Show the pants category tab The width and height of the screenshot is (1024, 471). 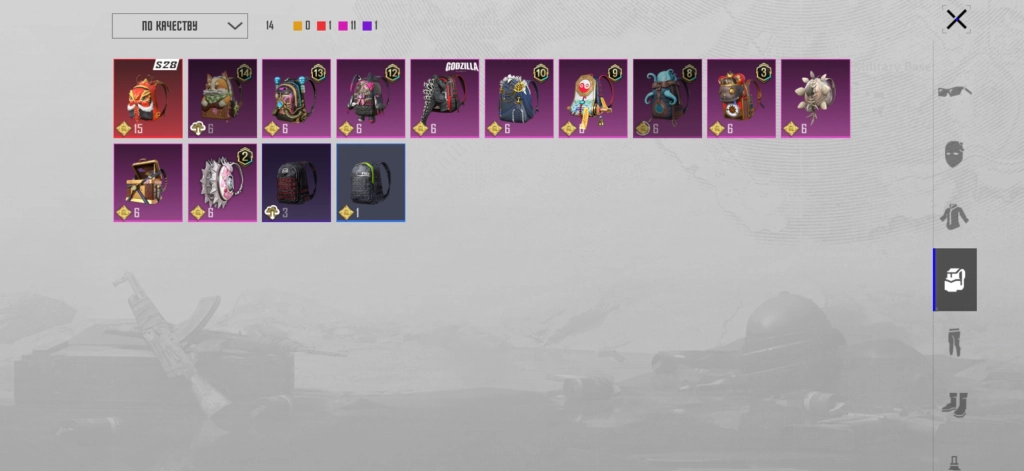point(955,341)
